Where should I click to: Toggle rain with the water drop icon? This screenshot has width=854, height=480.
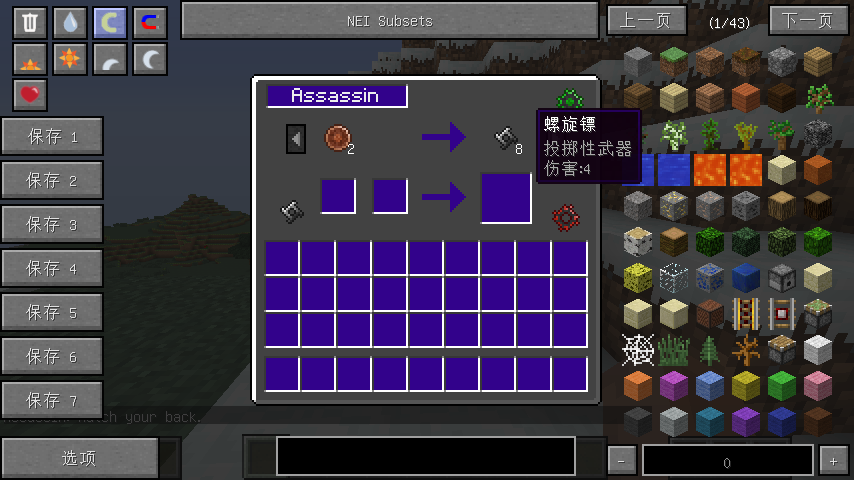[69, 23]
